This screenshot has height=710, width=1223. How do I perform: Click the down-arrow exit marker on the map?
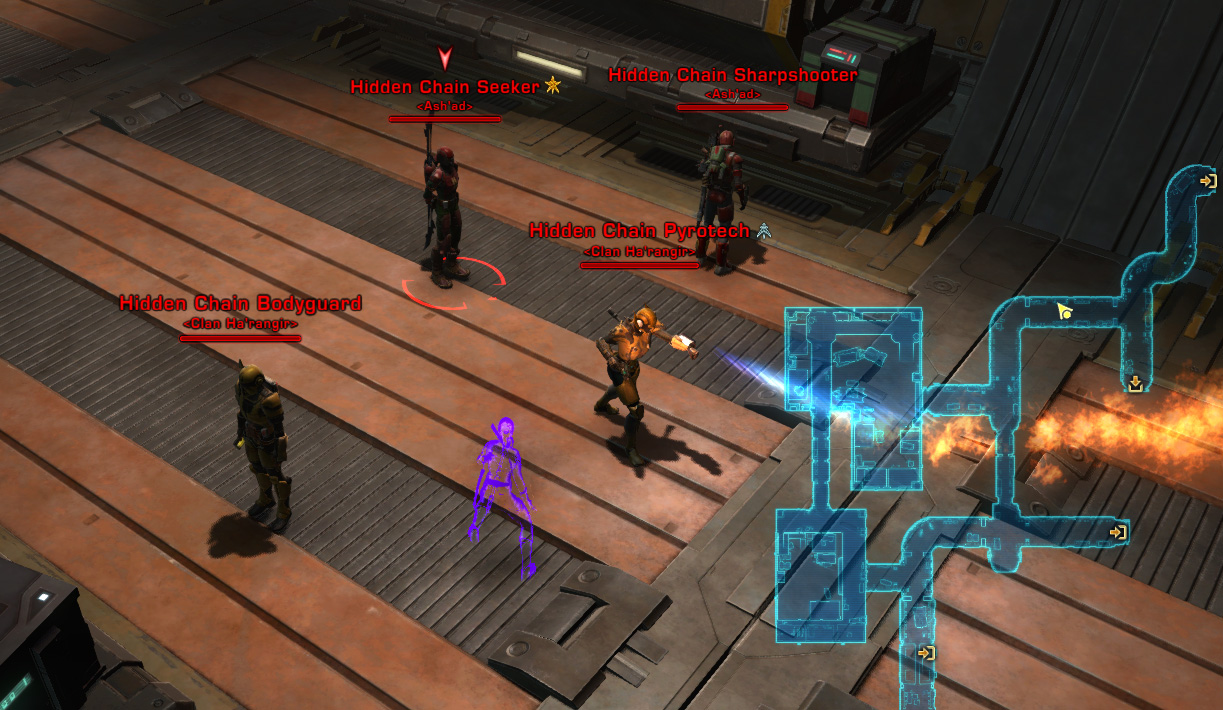click(1135, 384)
